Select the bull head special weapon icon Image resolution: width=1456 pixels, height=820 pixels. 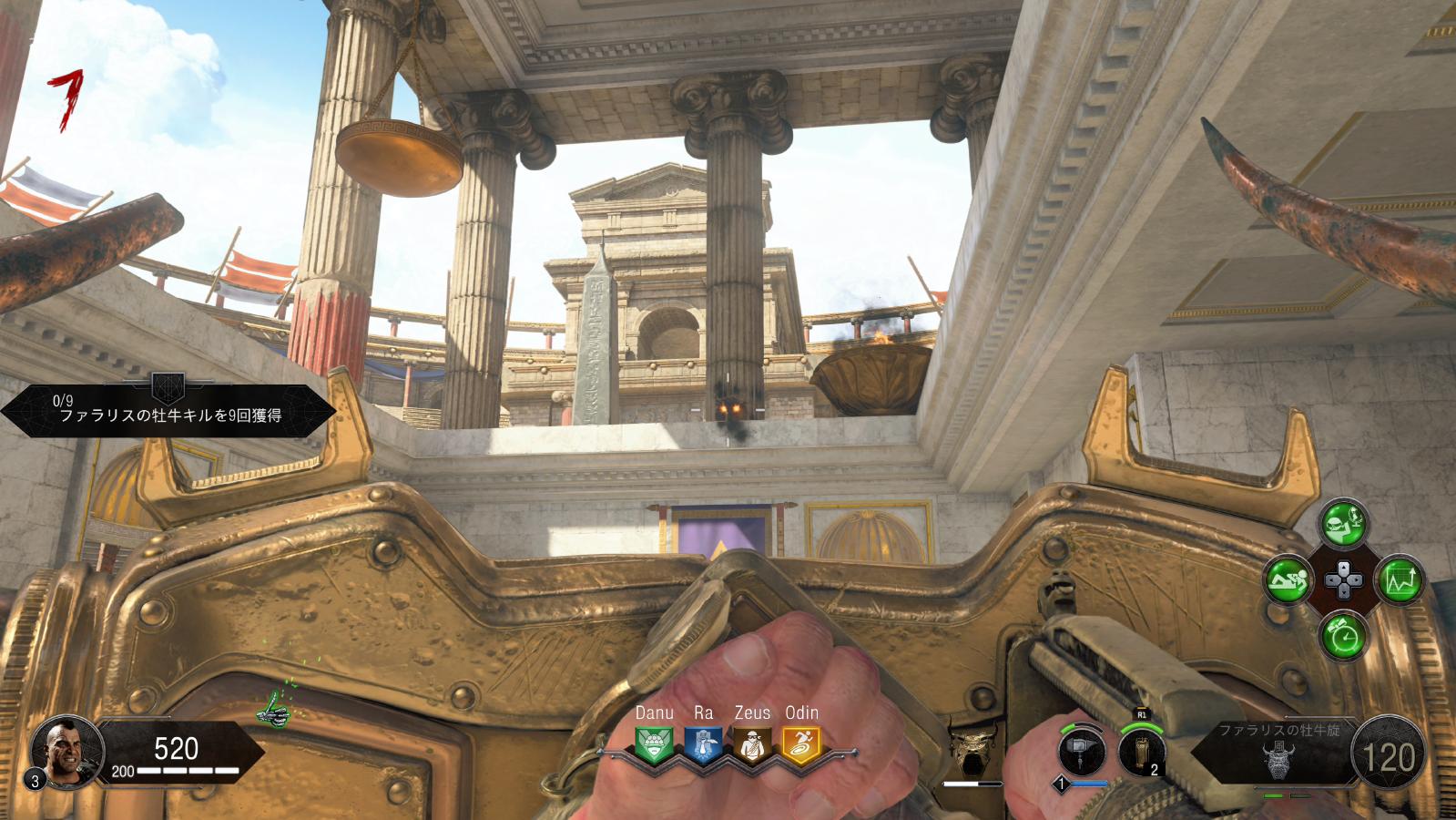[972, 748]
